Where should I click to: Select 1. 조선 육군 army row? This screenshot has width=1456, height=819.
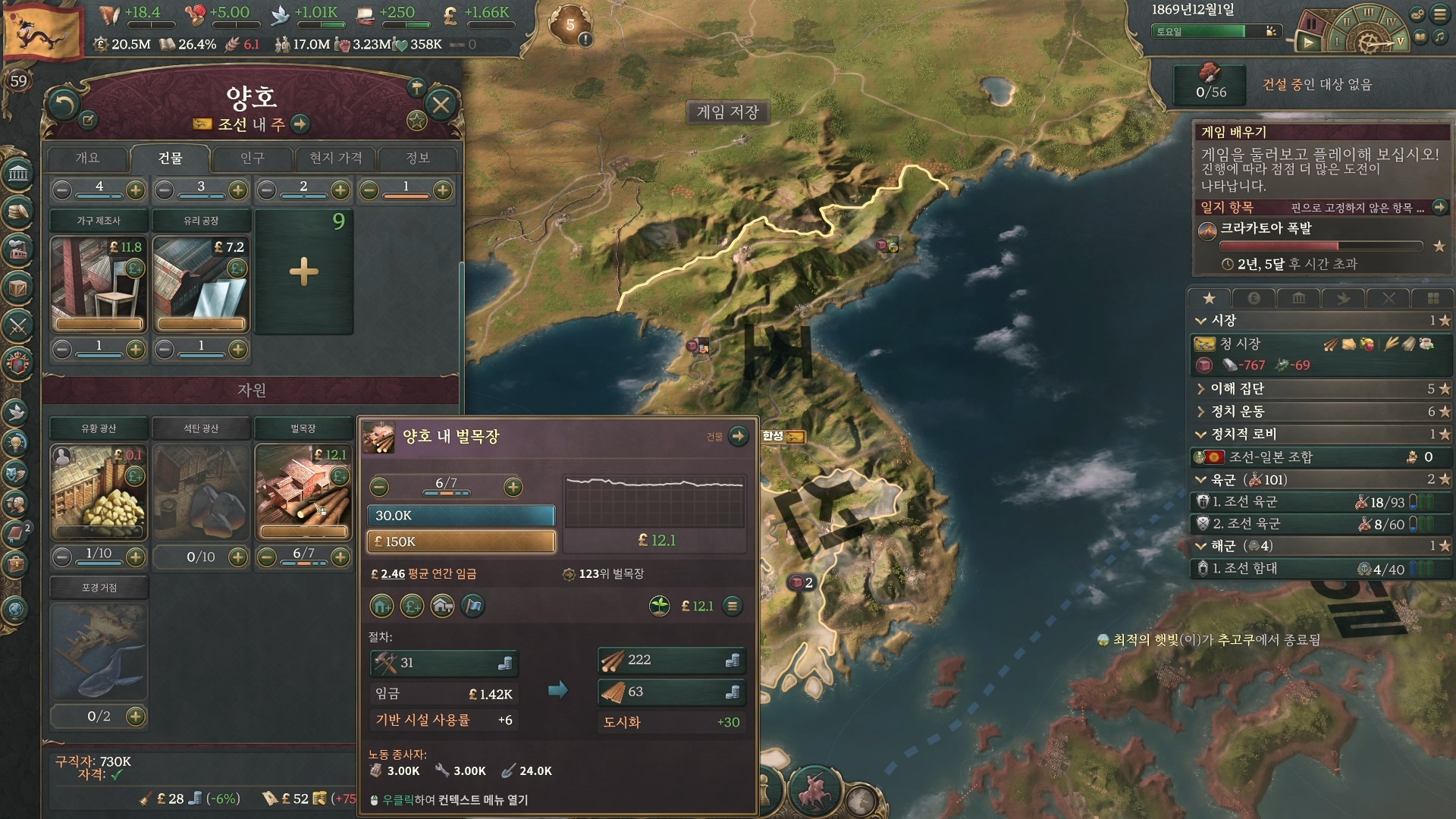pyautogui.click(x=1244, y=502)
